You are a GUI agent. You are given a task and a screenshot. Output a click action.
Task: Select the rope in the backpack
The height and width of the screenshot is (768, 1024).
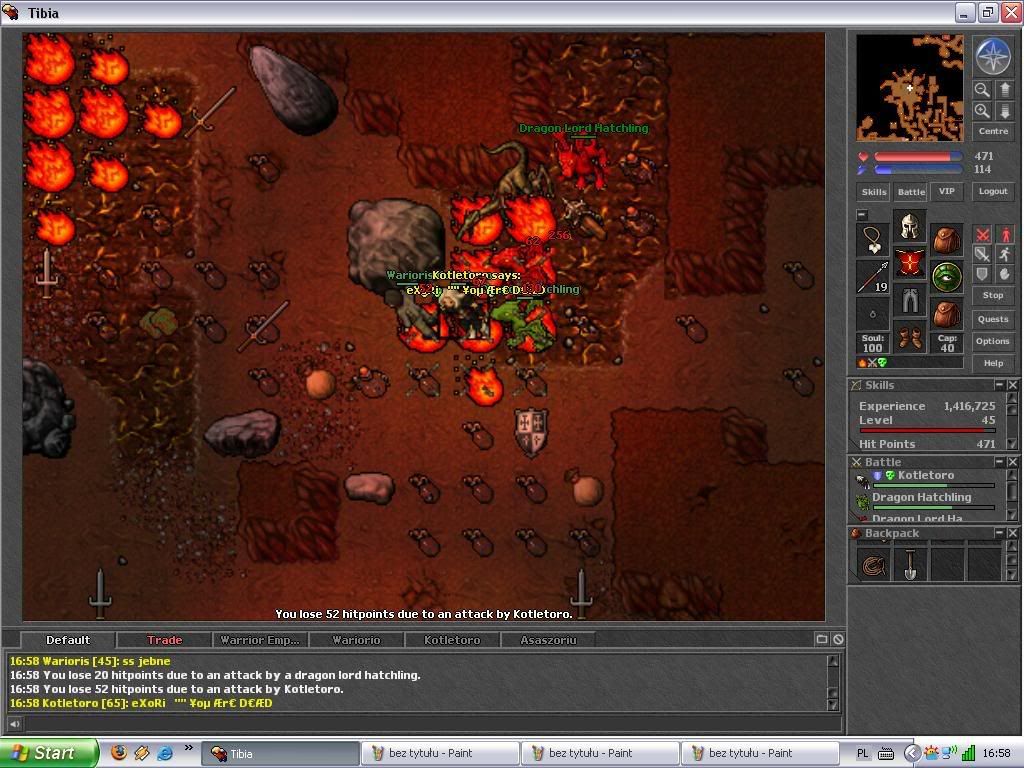tap(873, 566)
